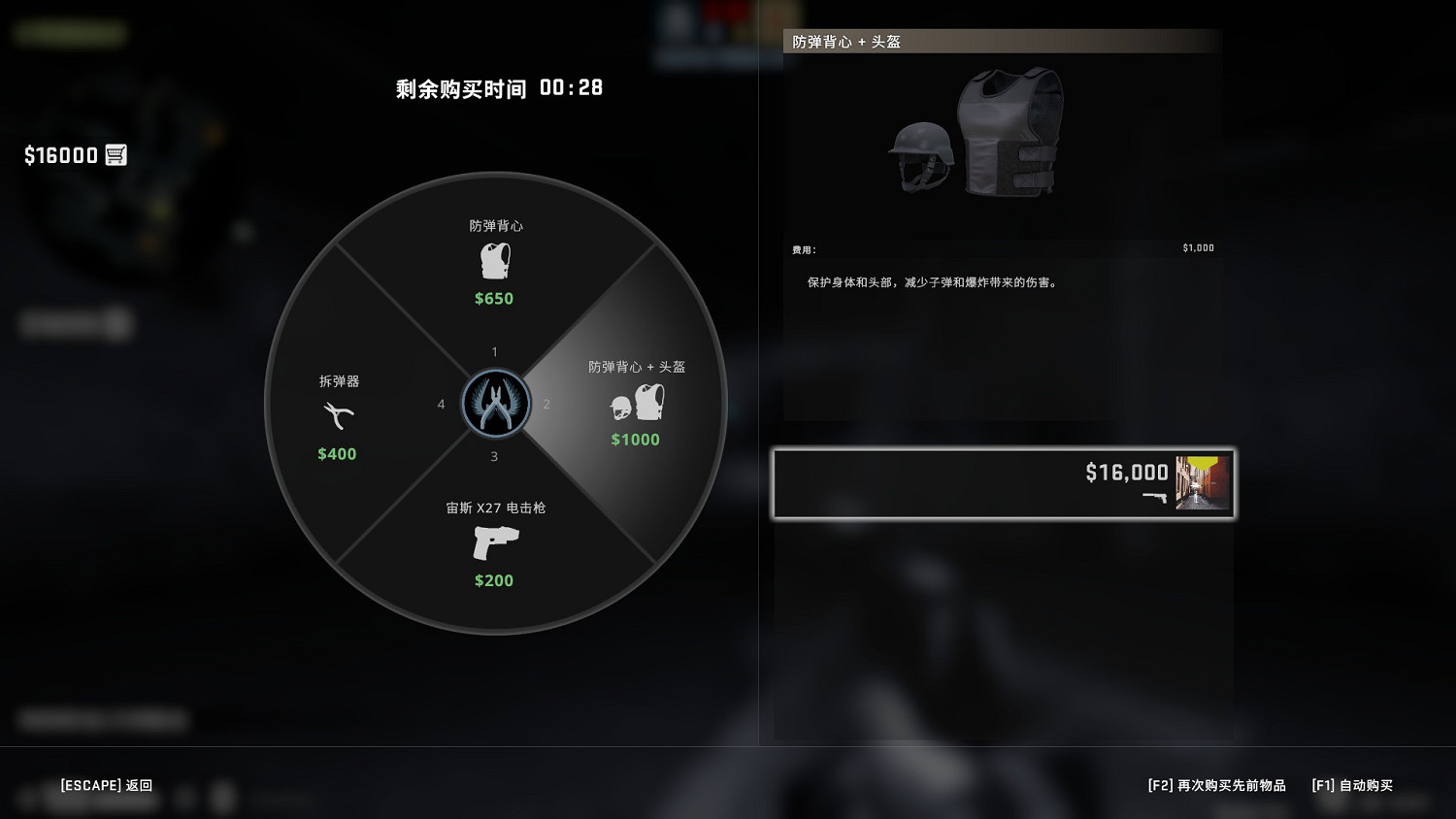This screenshot has height=819, width=1456.
Task: Open the shopping cart icon beside $16000
Action: tap(116, 154)
